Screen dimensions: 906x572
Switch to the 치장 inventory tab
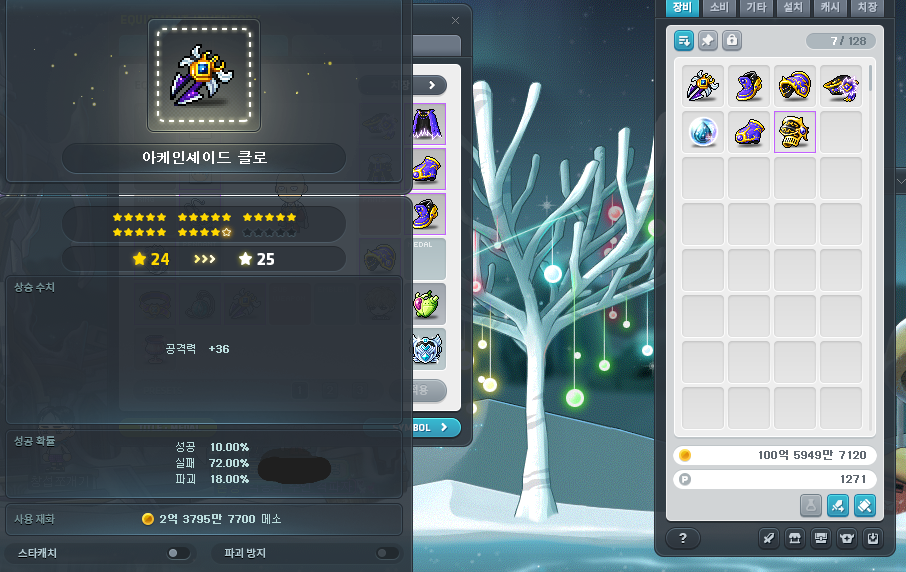(866, 7)
